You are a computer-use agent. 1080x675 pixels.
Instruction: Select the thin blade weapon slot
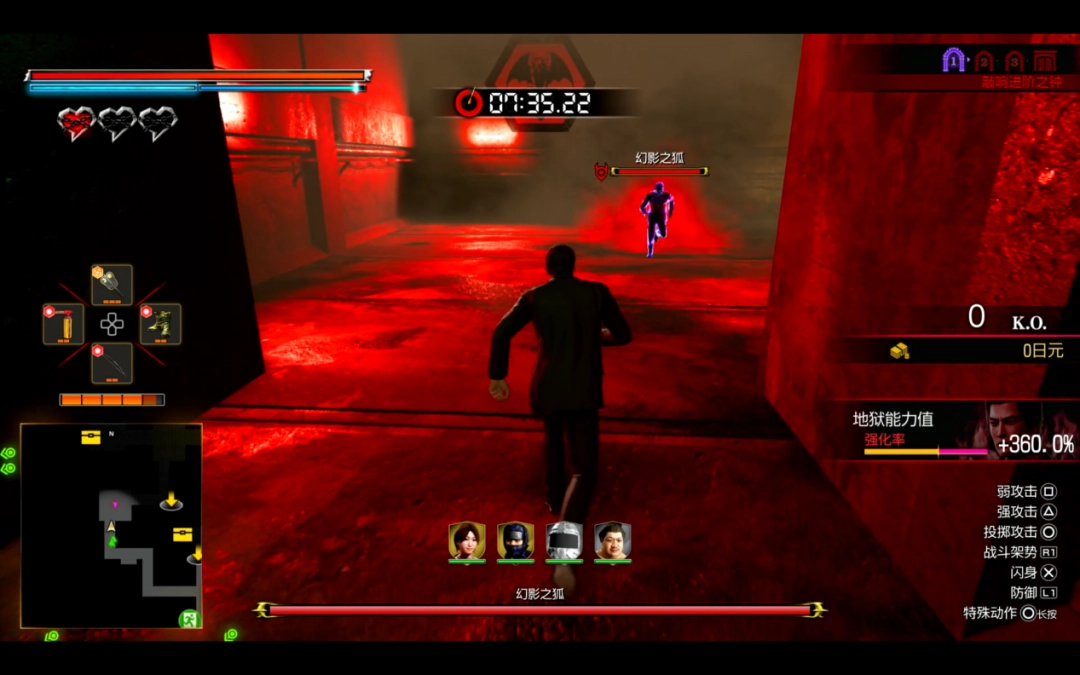tap(112, 363)
